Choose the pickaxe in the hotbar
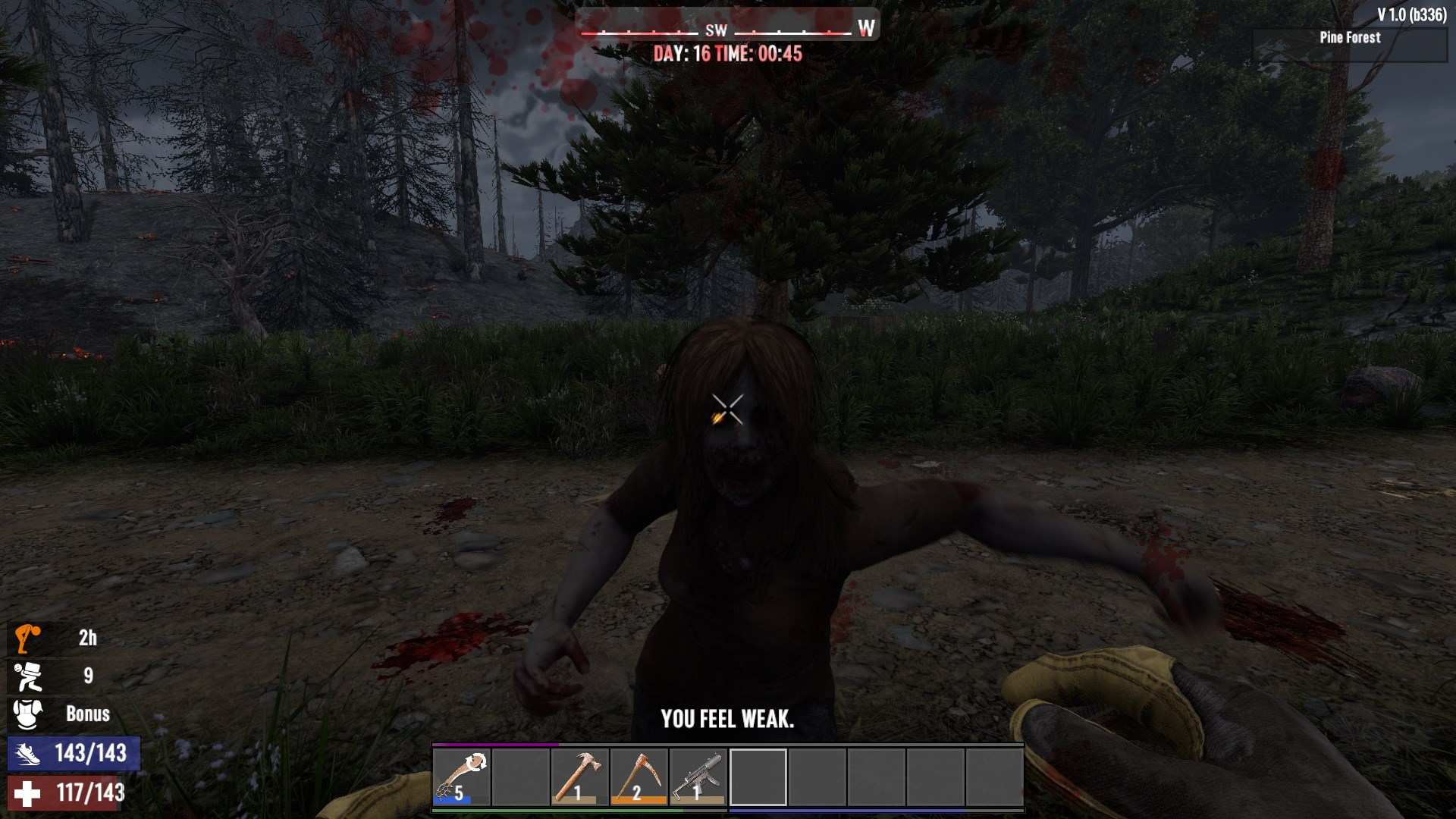The image size is (1456, 819). [639, 777]
